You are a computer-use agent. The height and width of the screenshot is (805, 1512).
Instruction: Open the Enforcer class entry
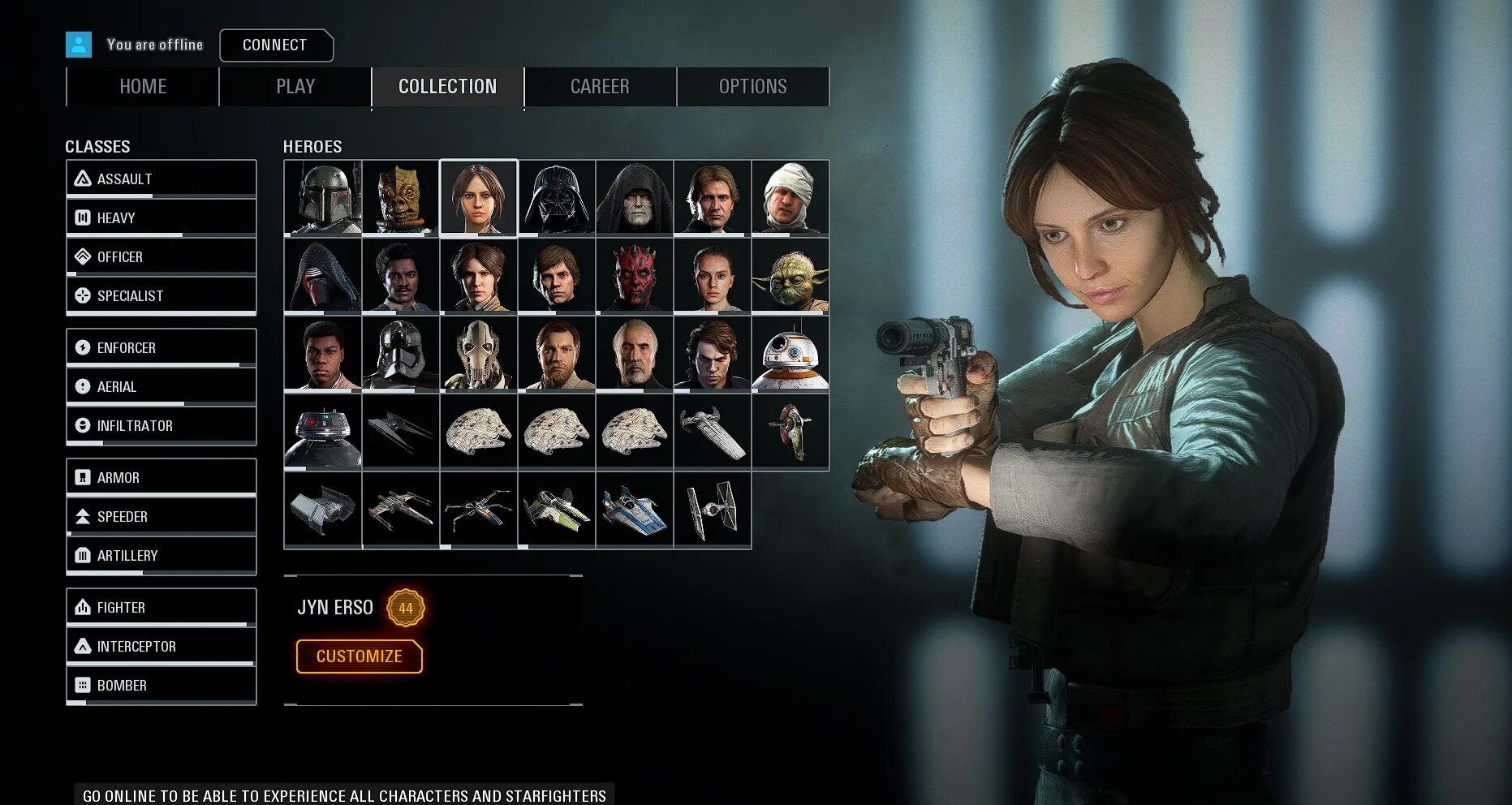[x=161, y=348]
